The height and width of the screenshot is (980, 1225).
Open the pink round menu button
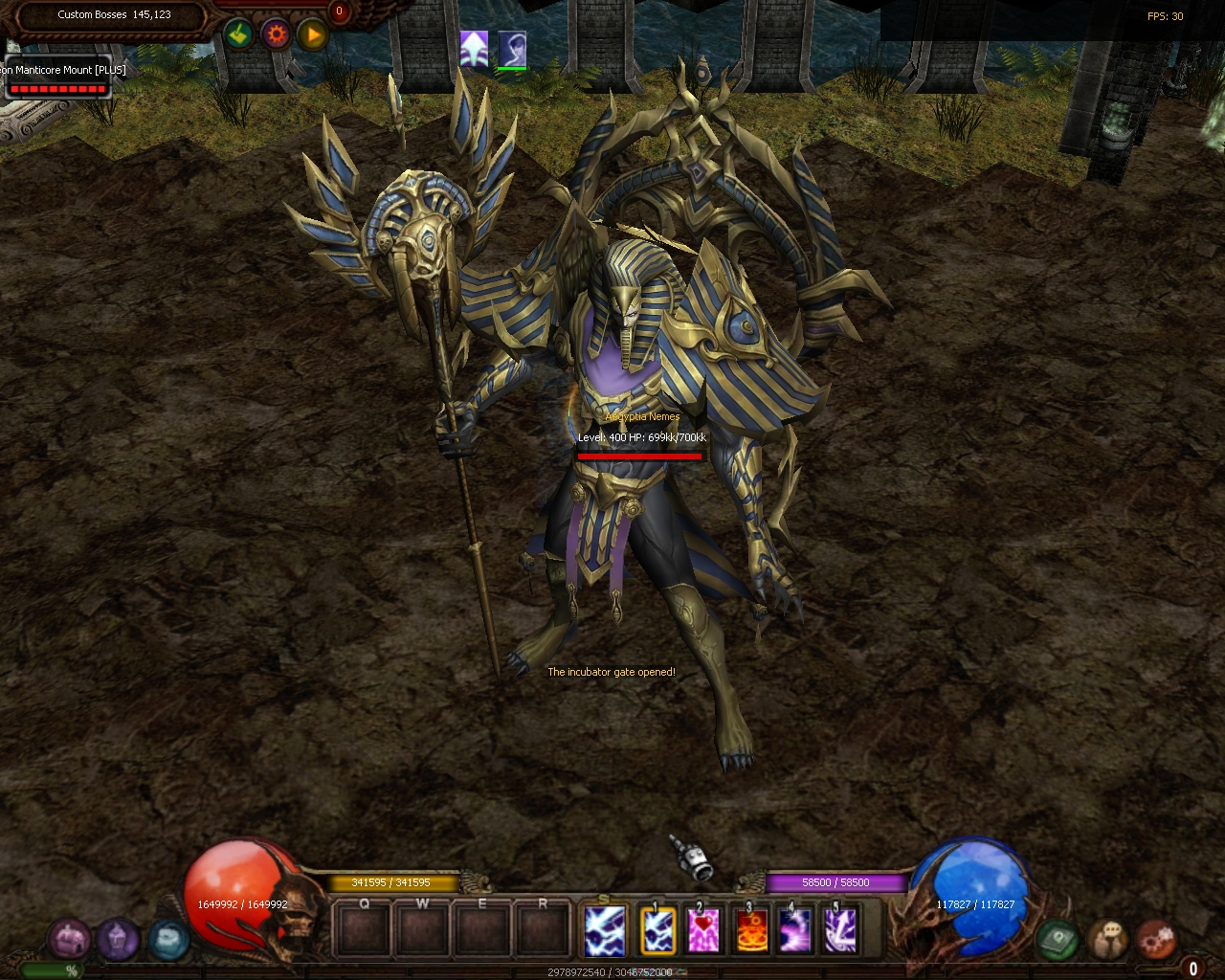point(70,939)
